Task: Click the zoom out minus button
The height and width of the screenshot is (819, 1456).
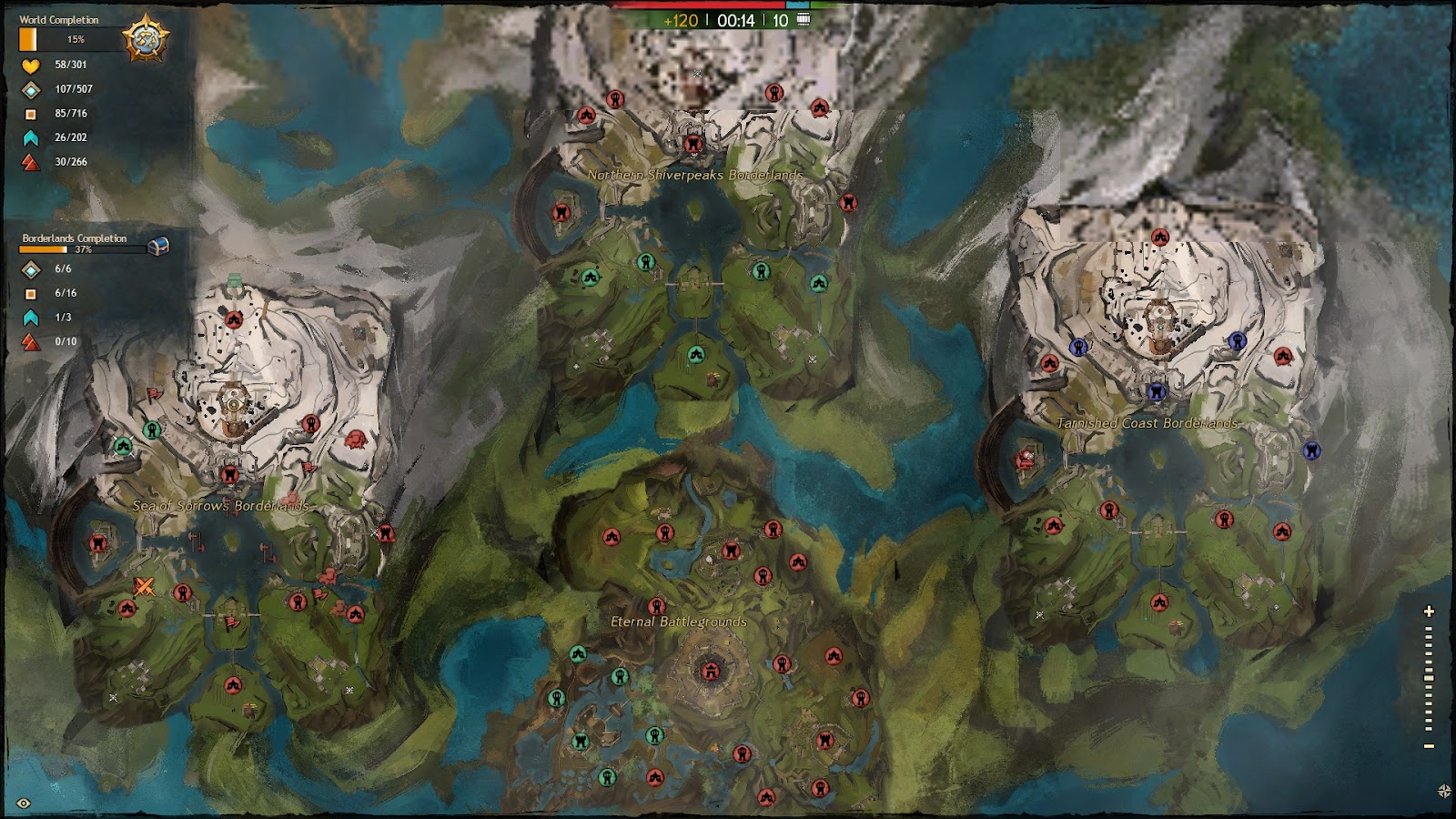Action: 1429,744
